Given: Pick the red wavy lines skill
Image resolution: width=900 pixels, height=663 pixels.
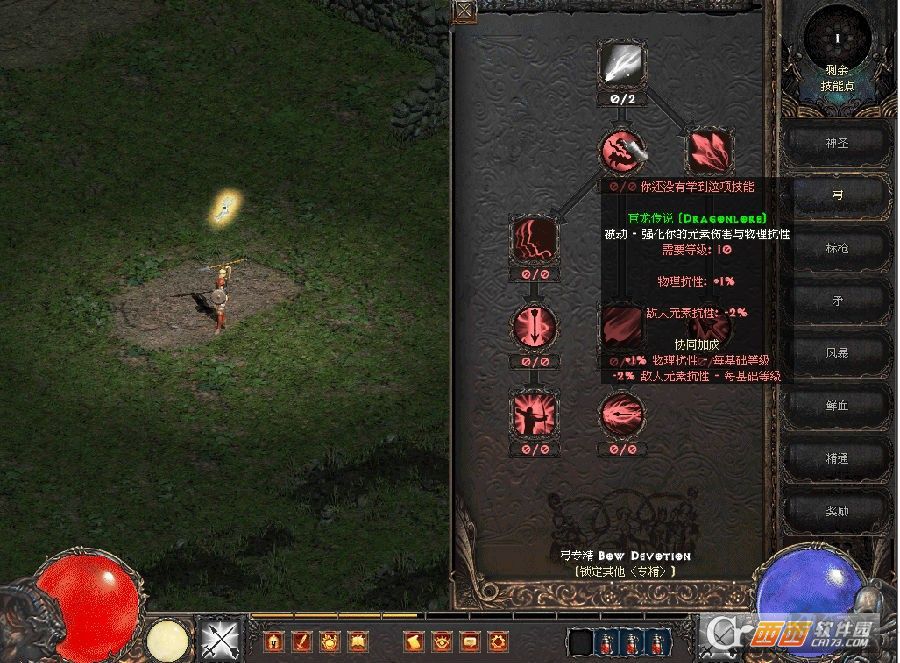Looking at the screenshot, I should click(x=534, y=239).
